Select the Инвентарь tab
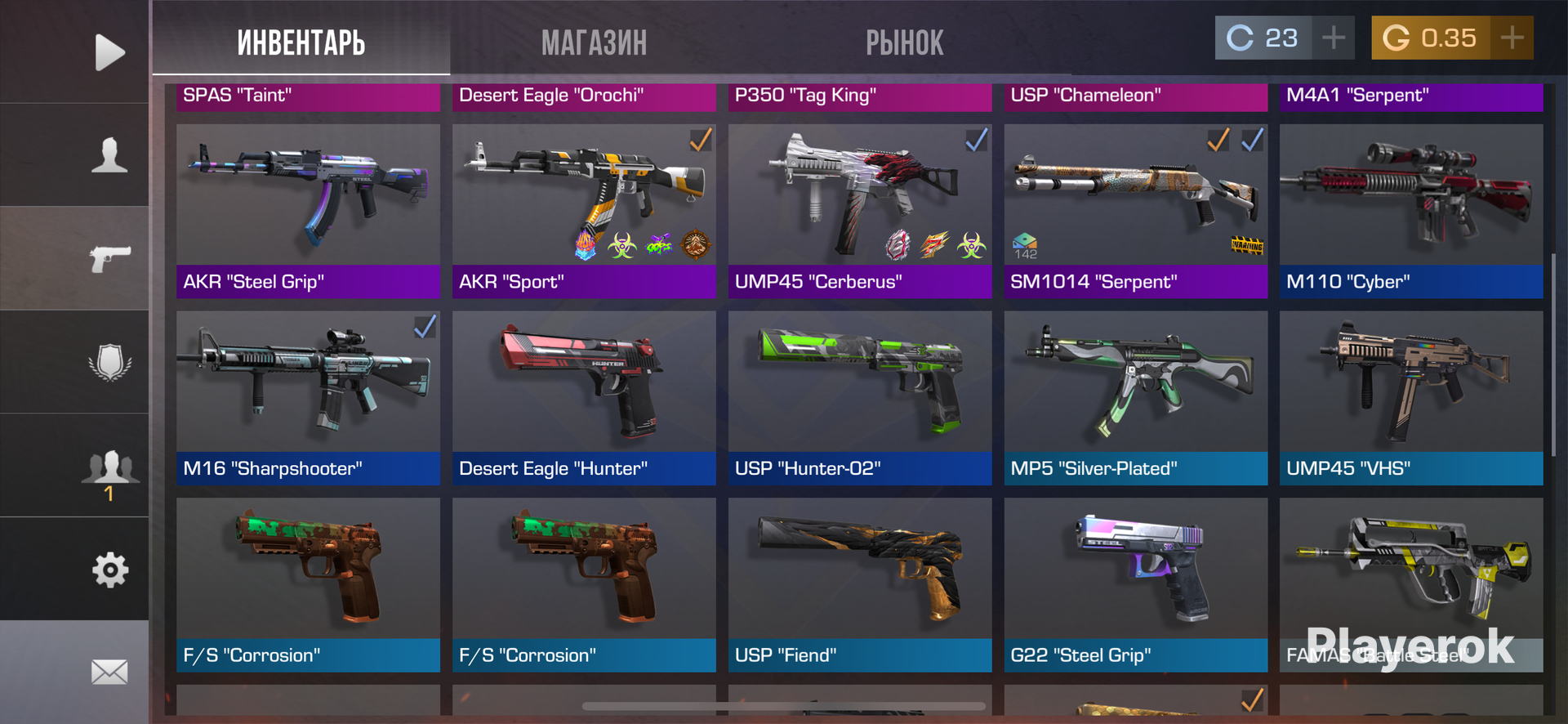Image resolution: width=1568 pixels, height=724 pixels. click(301, 42)
